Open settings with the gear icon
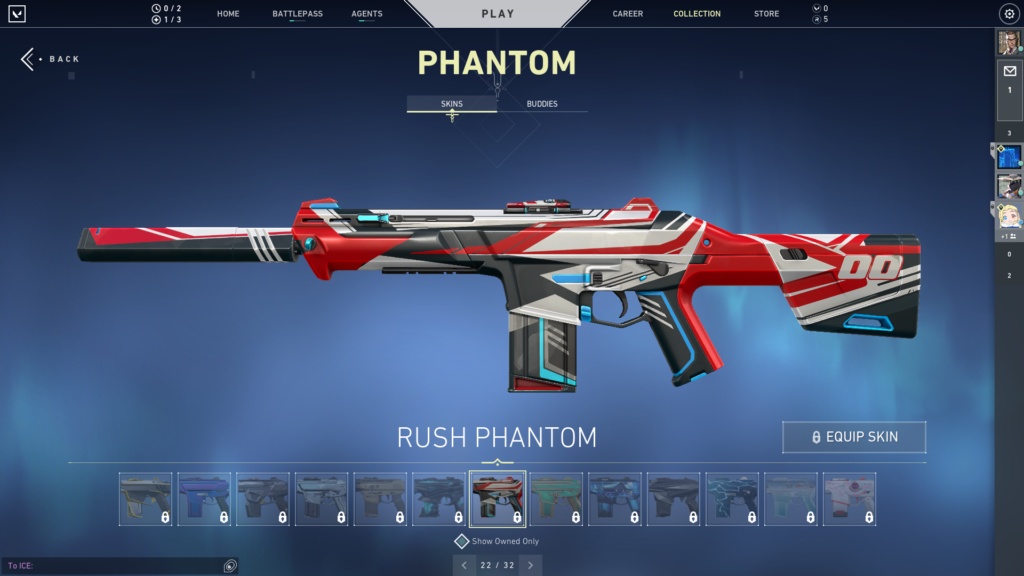The image size is (1024, 576). click(x=1009, y=14)
